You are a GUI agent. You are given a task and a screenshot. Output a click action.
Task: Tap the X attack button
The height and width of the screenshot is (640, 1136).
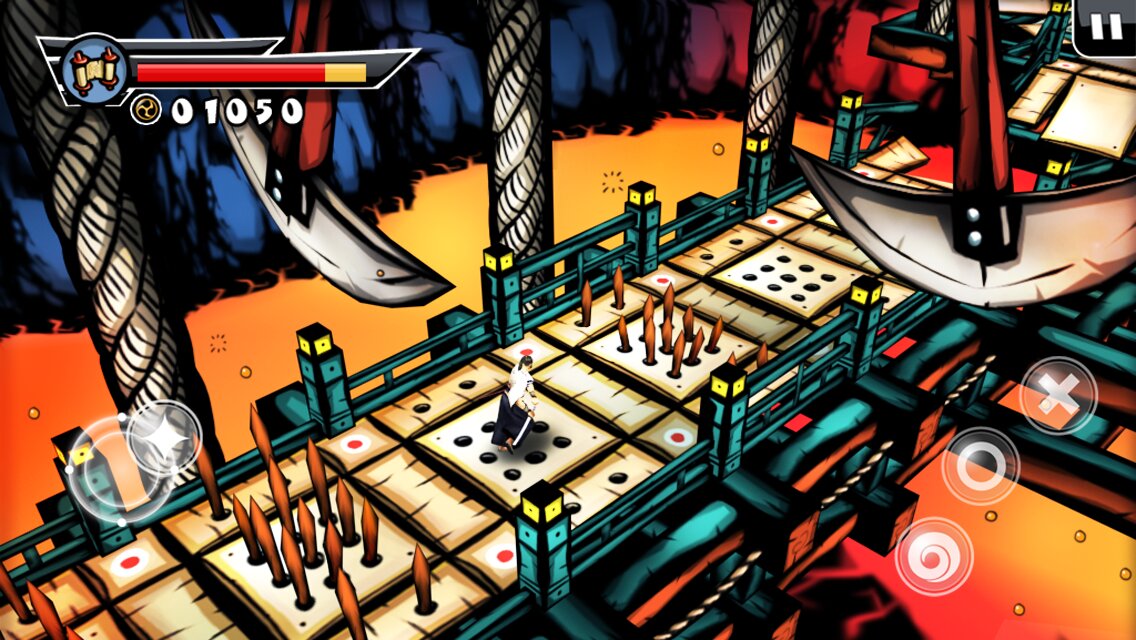(x=1057, y=395)
